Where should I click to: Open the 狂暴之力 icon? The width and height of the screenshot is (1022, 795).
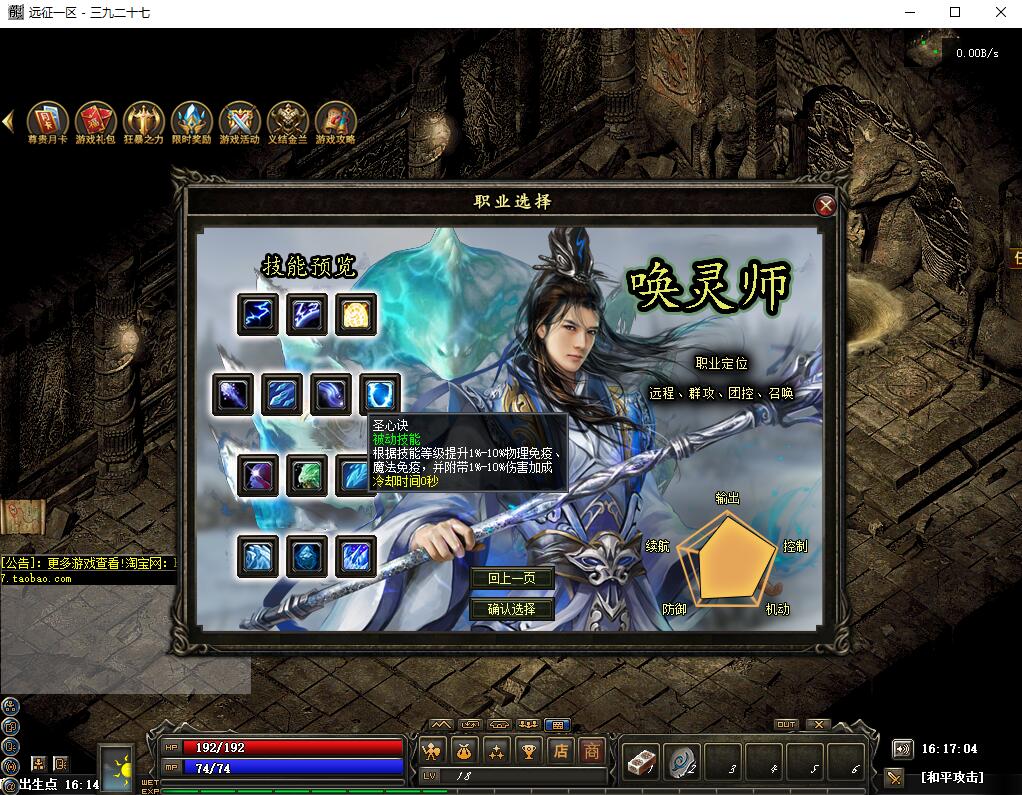click(144, 120)
